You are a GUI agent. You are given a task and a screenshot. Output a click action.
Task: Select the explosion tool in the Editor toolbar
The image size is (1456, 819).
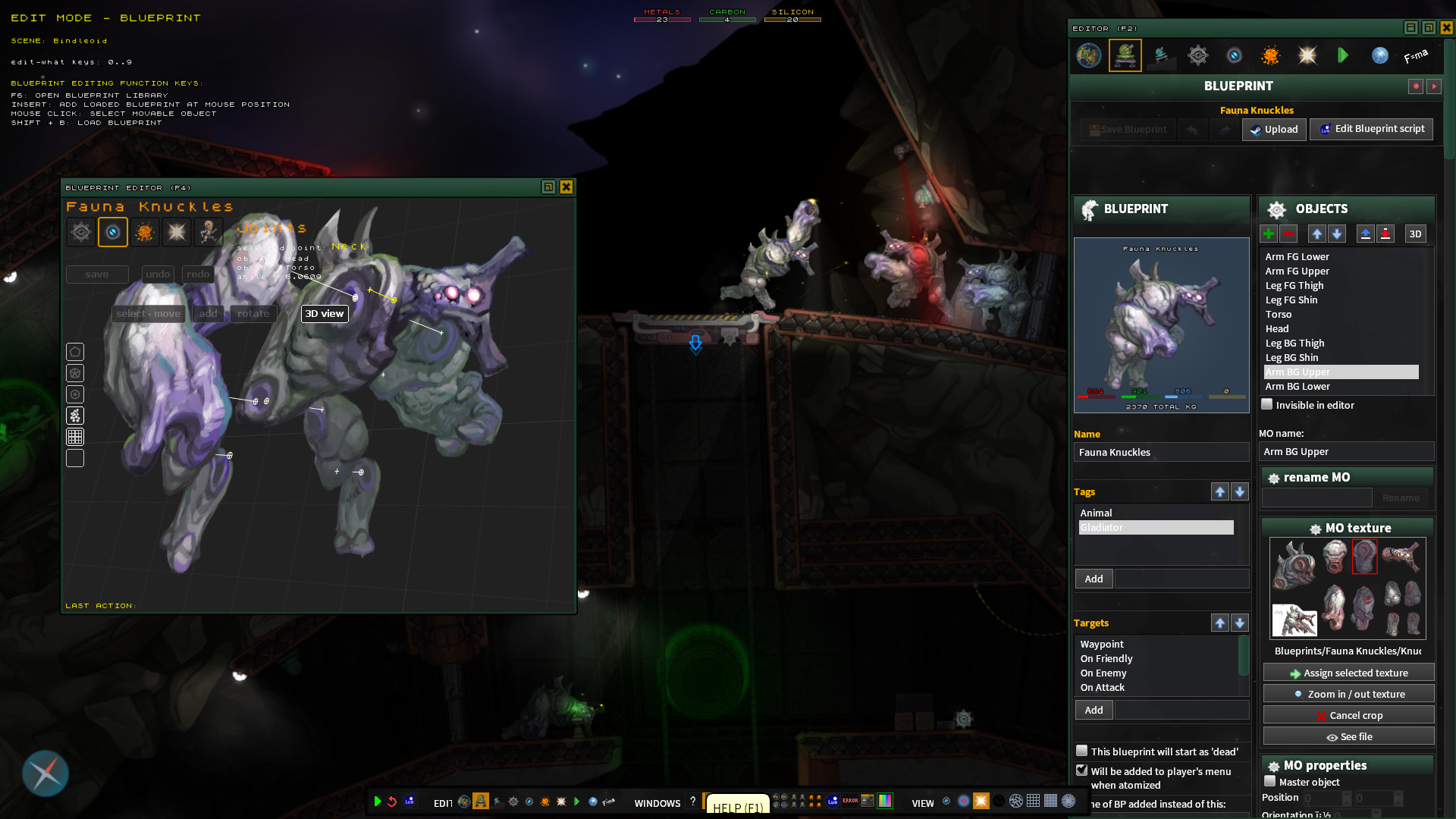point(1270,55)
